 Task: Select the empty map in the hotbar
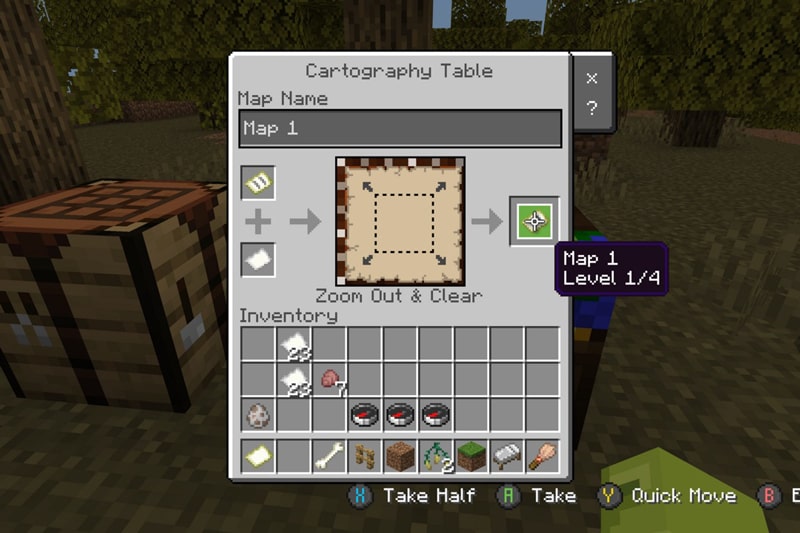tap(258, 457)
